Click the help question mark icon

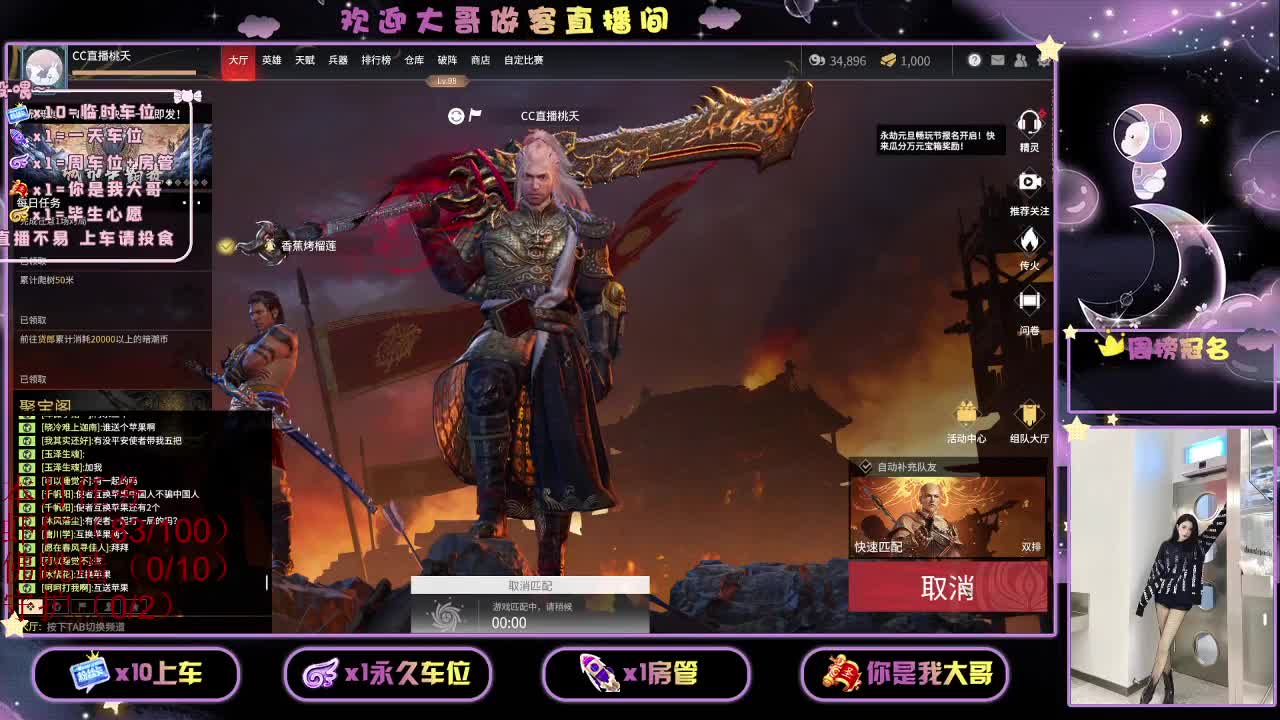pyautogui.click(x=974, y=60)
